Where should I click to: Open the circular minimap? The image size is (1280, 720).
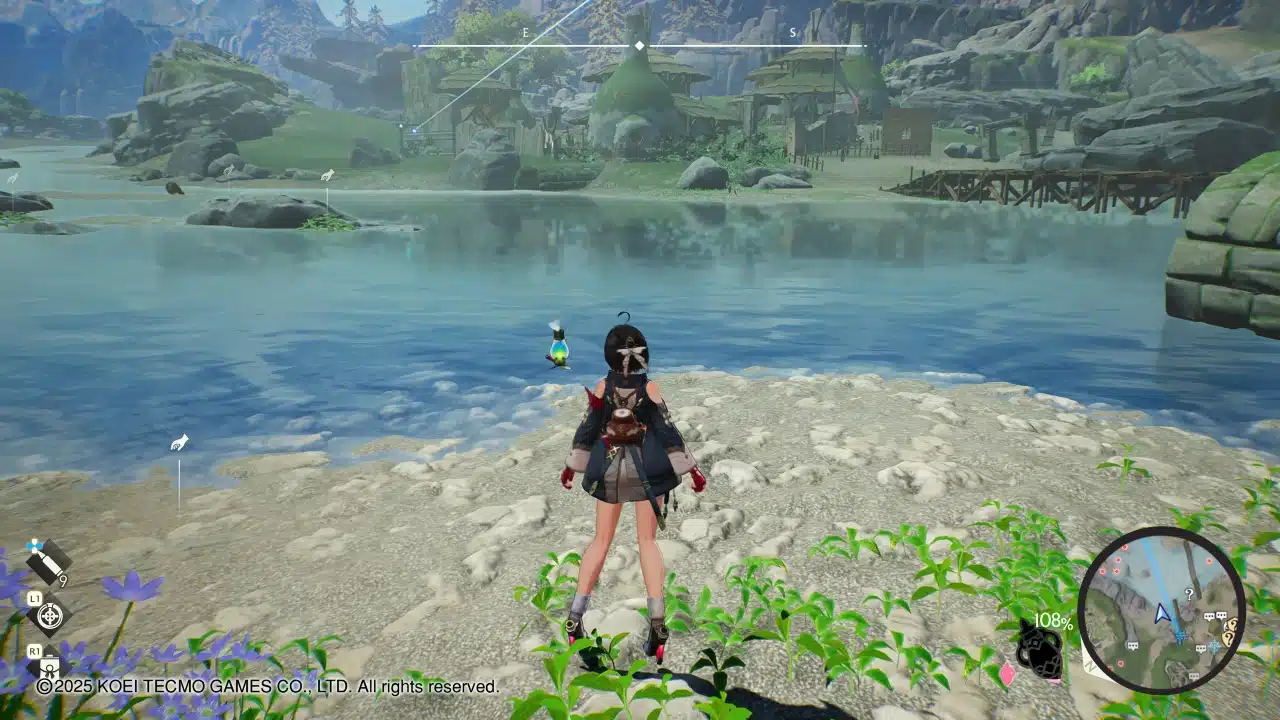pyautogui.click(x=1161, y=609)
